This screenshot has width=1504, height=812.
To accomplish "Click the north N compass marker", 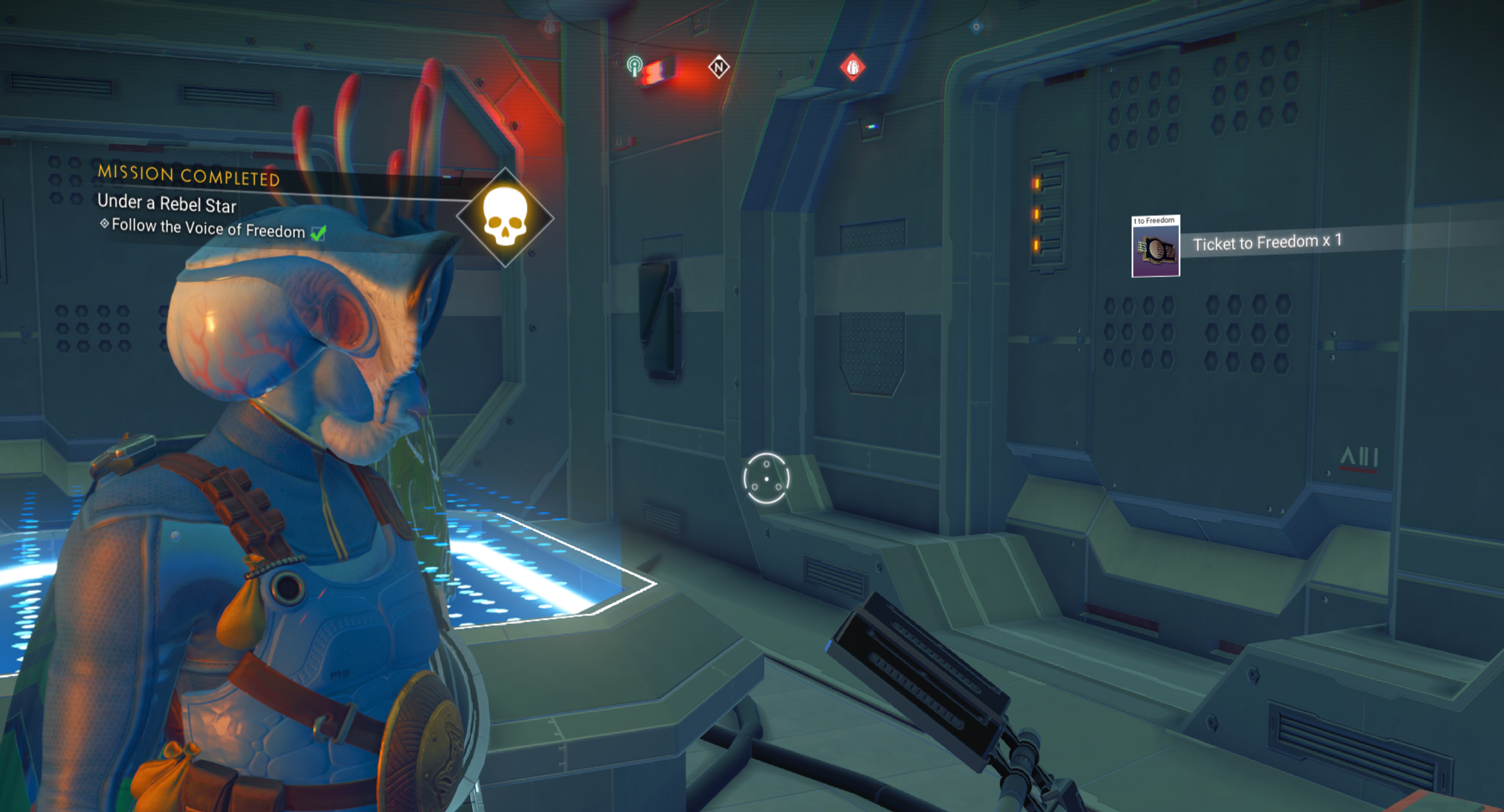I will [x=719, y=67].
